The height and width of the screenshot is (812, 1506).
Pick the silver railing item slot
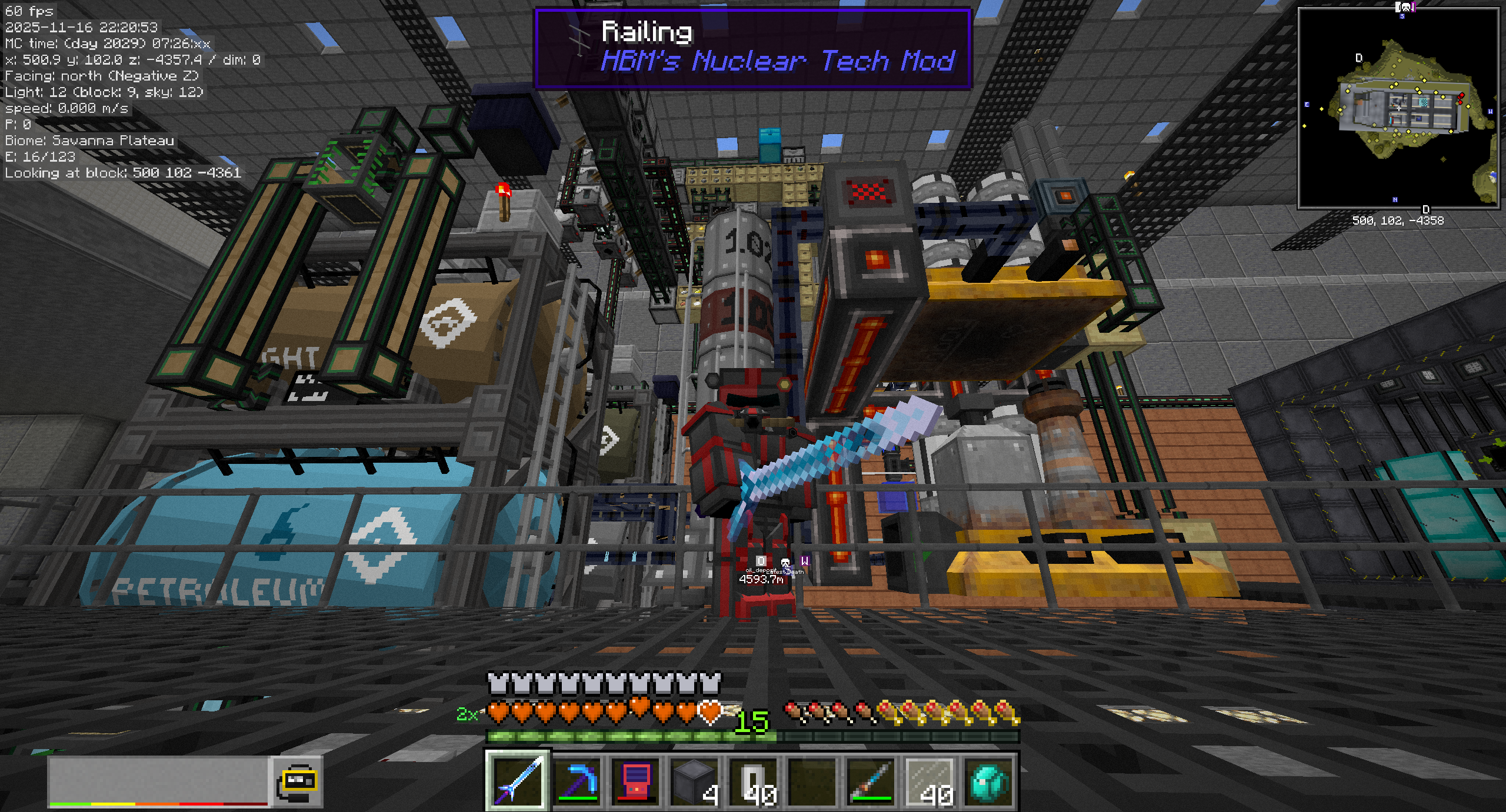click(754, 780)
